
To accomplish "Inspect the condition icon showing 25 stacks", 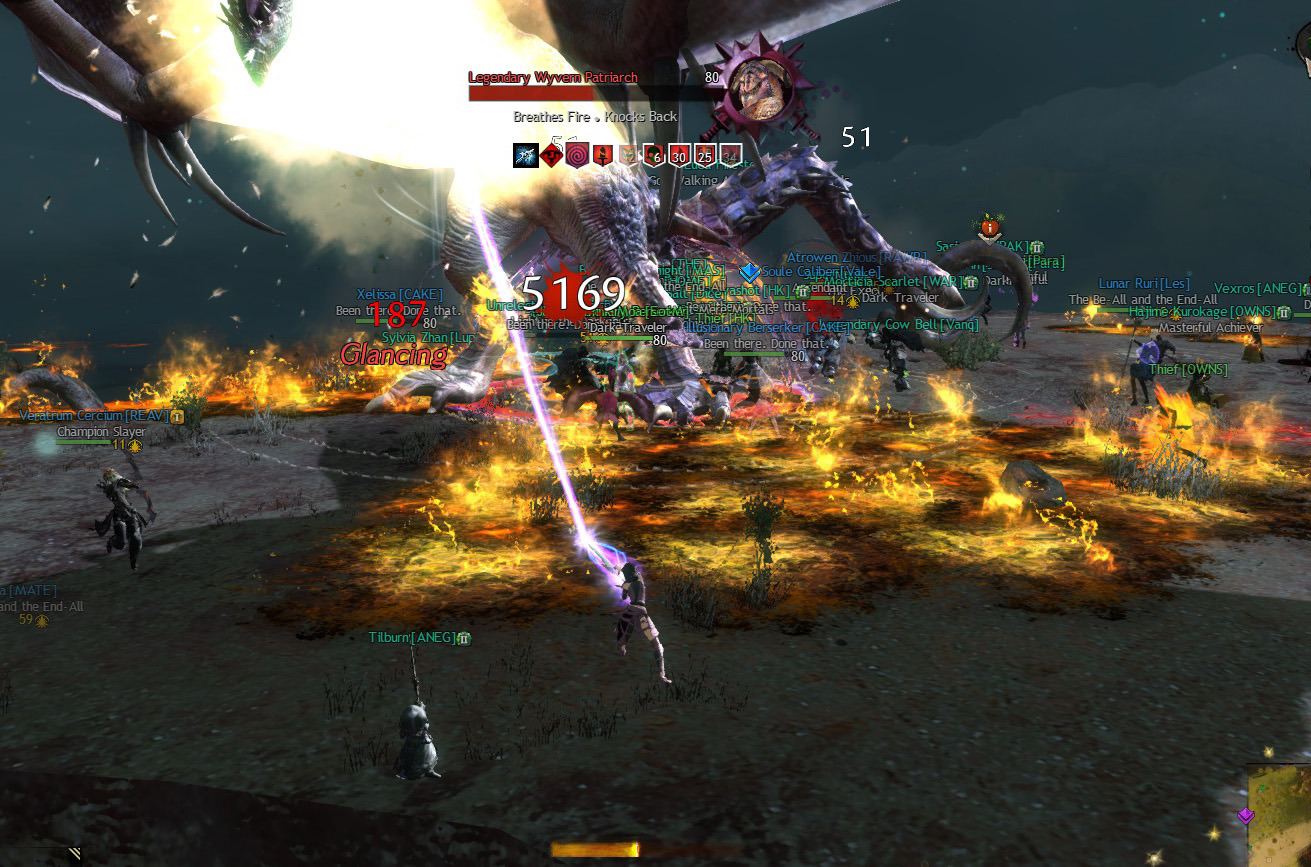I will click(705, 155).
